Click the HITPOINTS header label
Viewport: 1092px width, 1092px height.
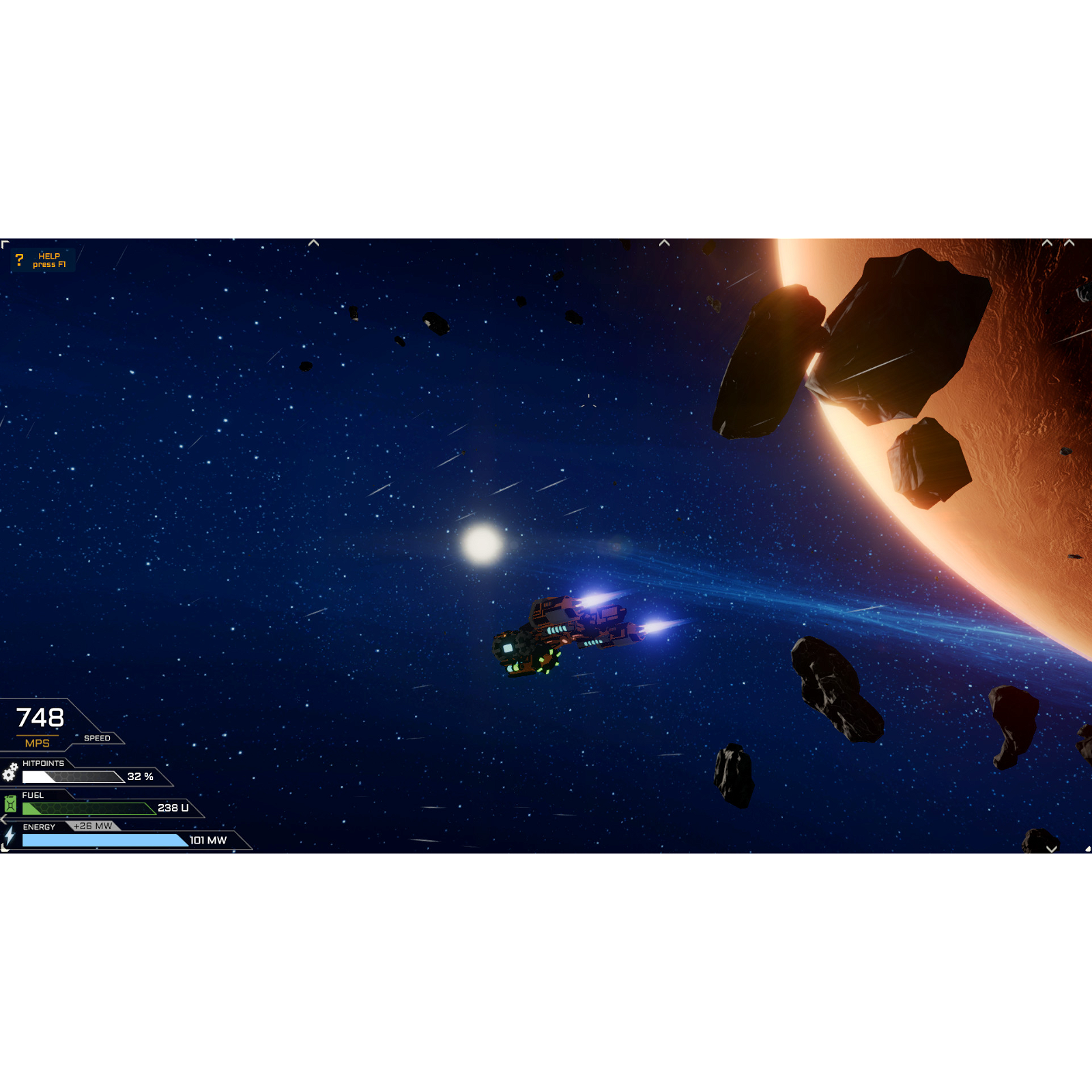tap(42, 763)
